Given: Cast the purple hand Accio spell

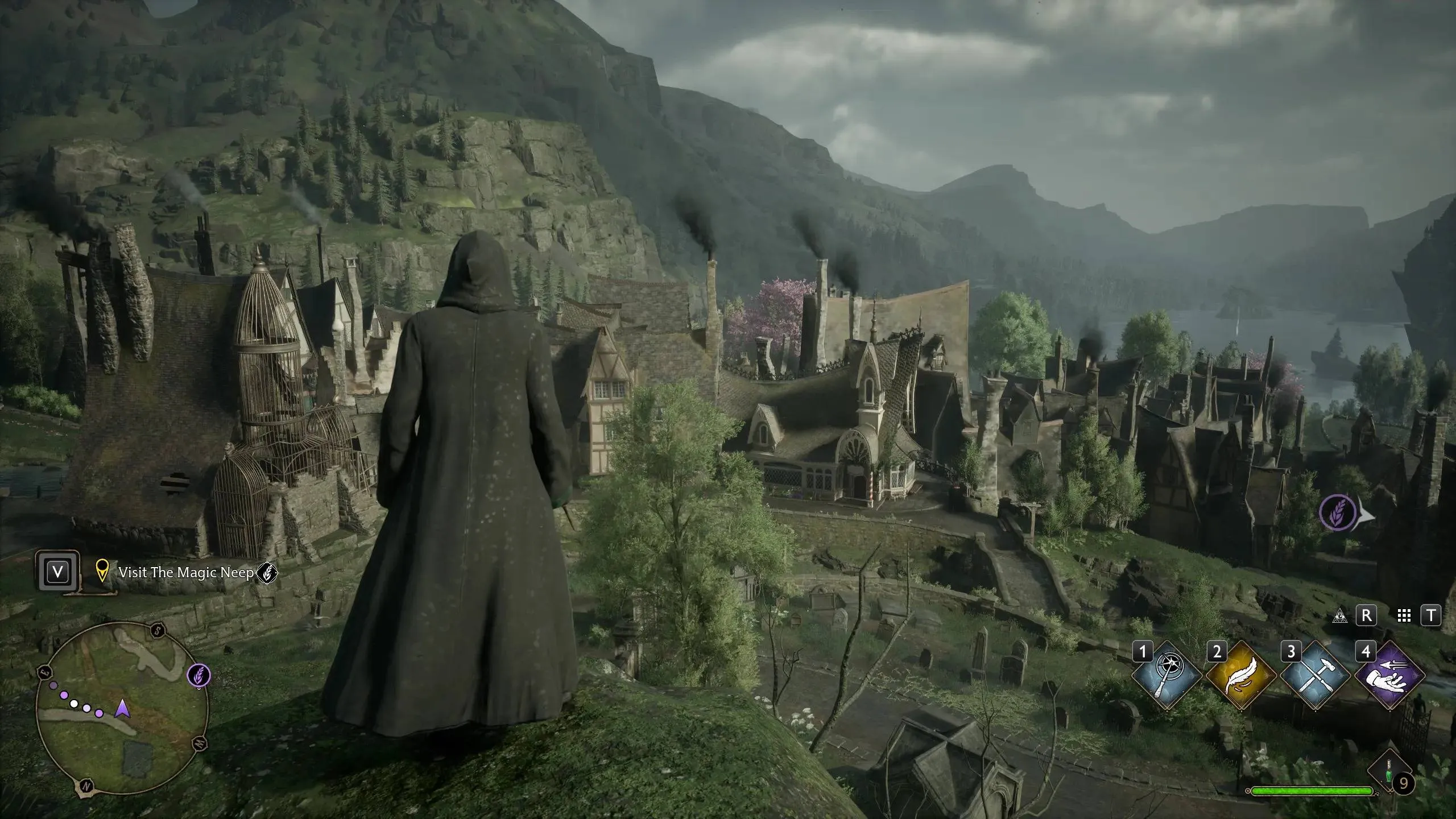Looking at the screenshot, I should [x=1390, y=676].
